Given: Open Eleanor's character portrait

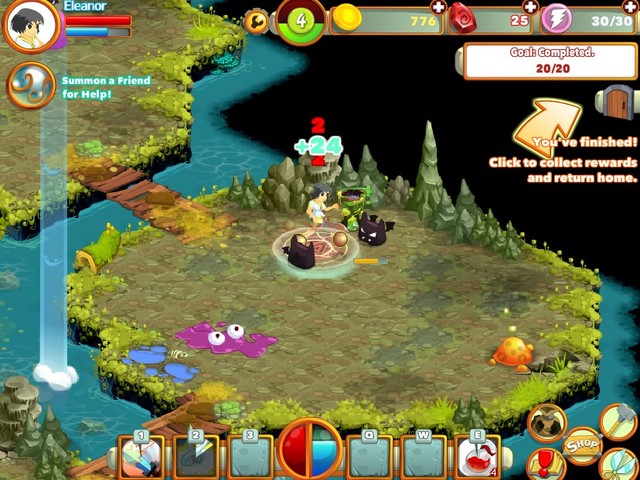Looking at the screenshot, I should click(x=32, y=26).
